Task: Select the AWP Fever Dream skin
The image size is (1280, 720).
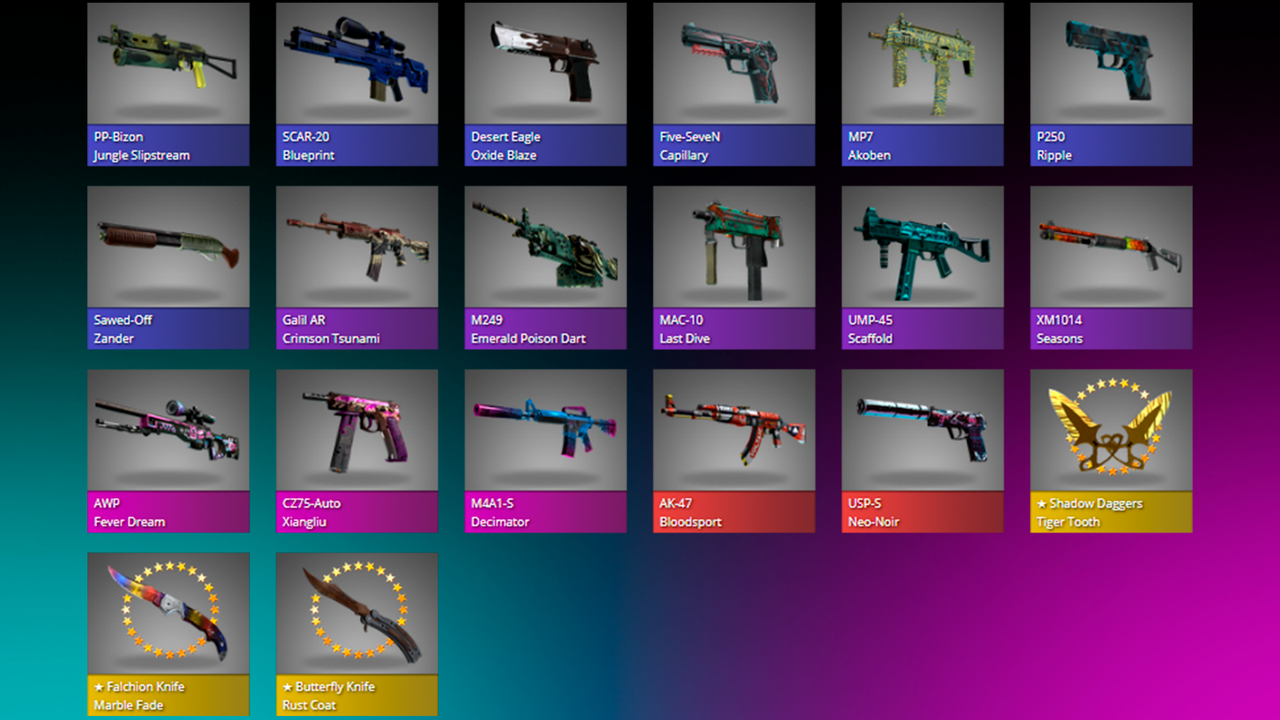Action: 168,450
